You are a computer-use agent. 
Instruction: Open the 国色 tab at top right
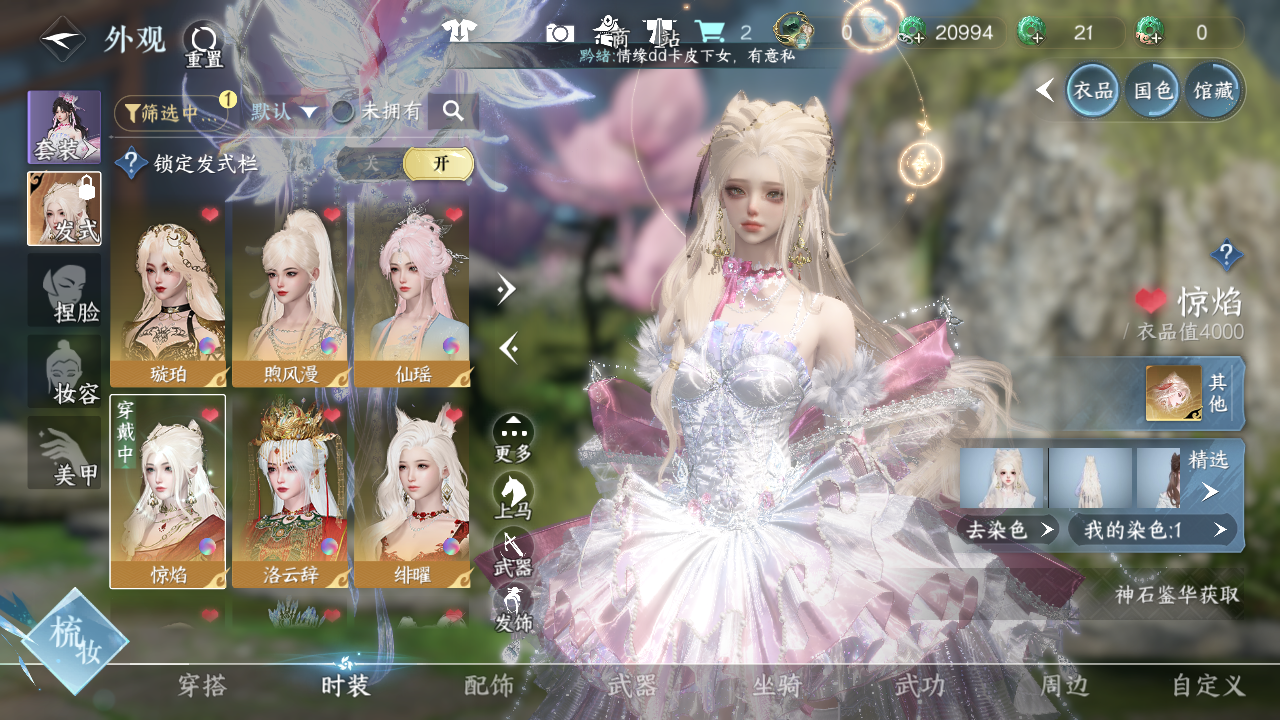click(1151, 91)
